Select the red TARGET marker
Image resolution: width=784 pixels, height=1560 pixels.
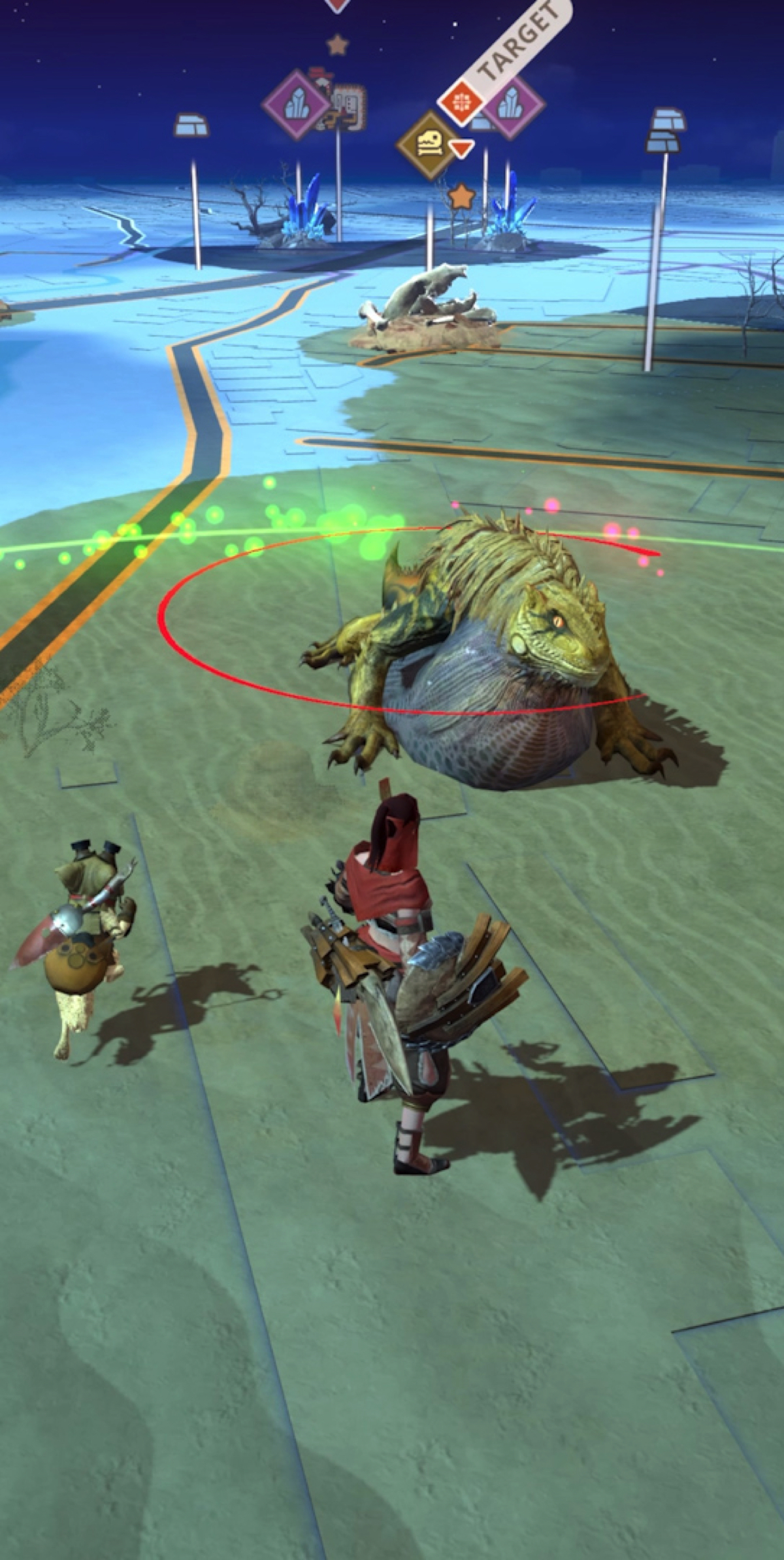pyautogui.click(x=461, y=102)
